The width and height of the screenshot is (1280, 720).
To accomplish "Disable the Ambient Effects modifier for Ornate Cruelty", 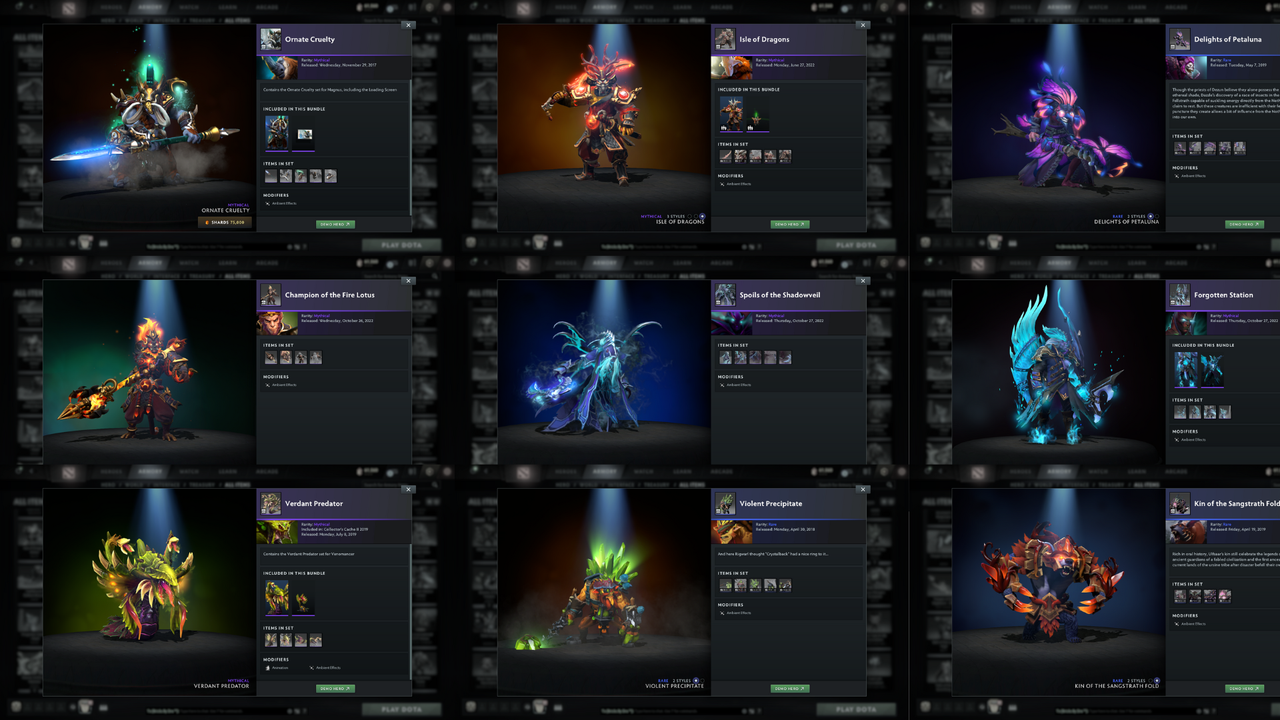I will click(266, 203).
